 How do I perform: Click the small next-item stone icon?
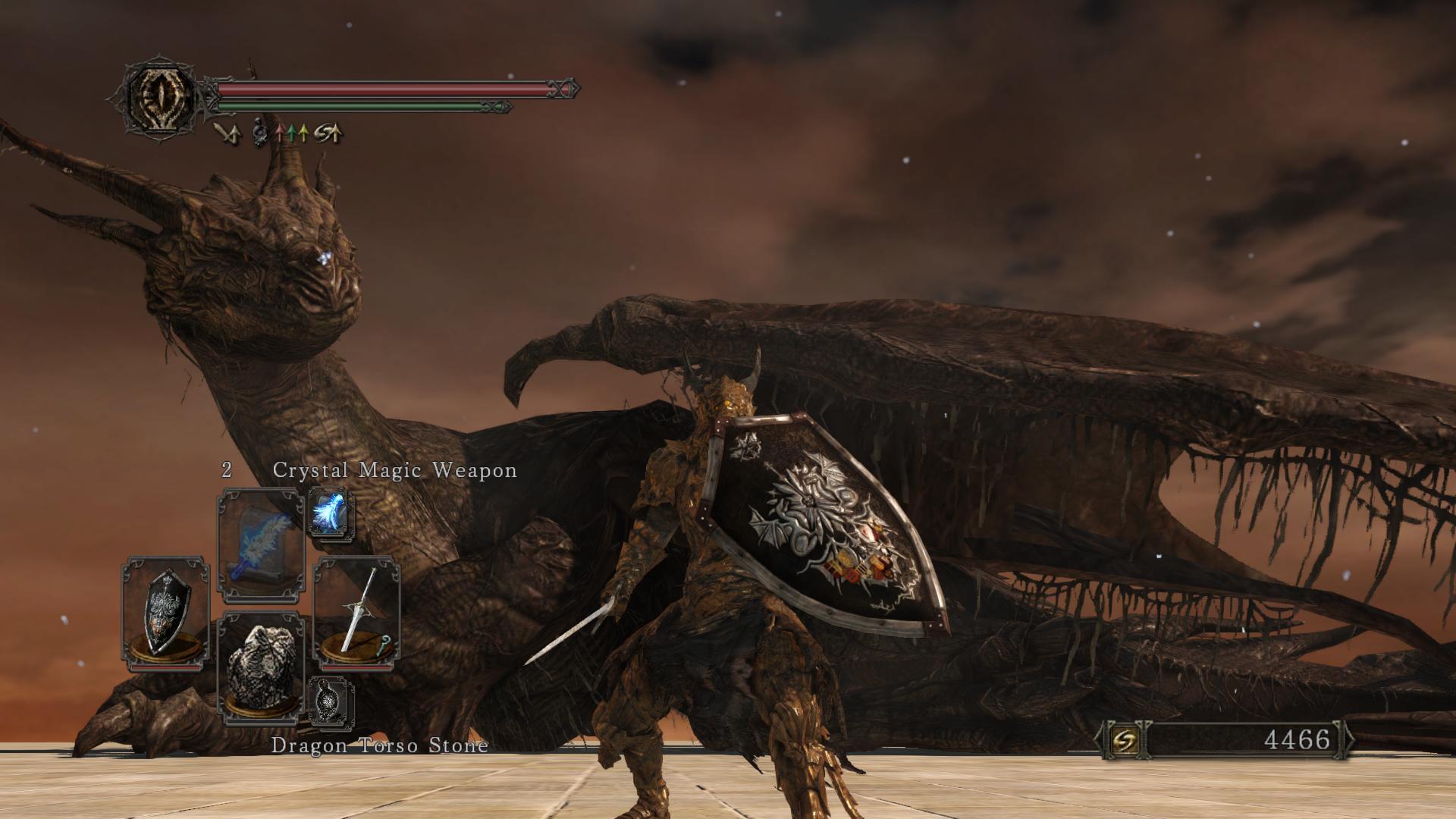click(331, 701)
